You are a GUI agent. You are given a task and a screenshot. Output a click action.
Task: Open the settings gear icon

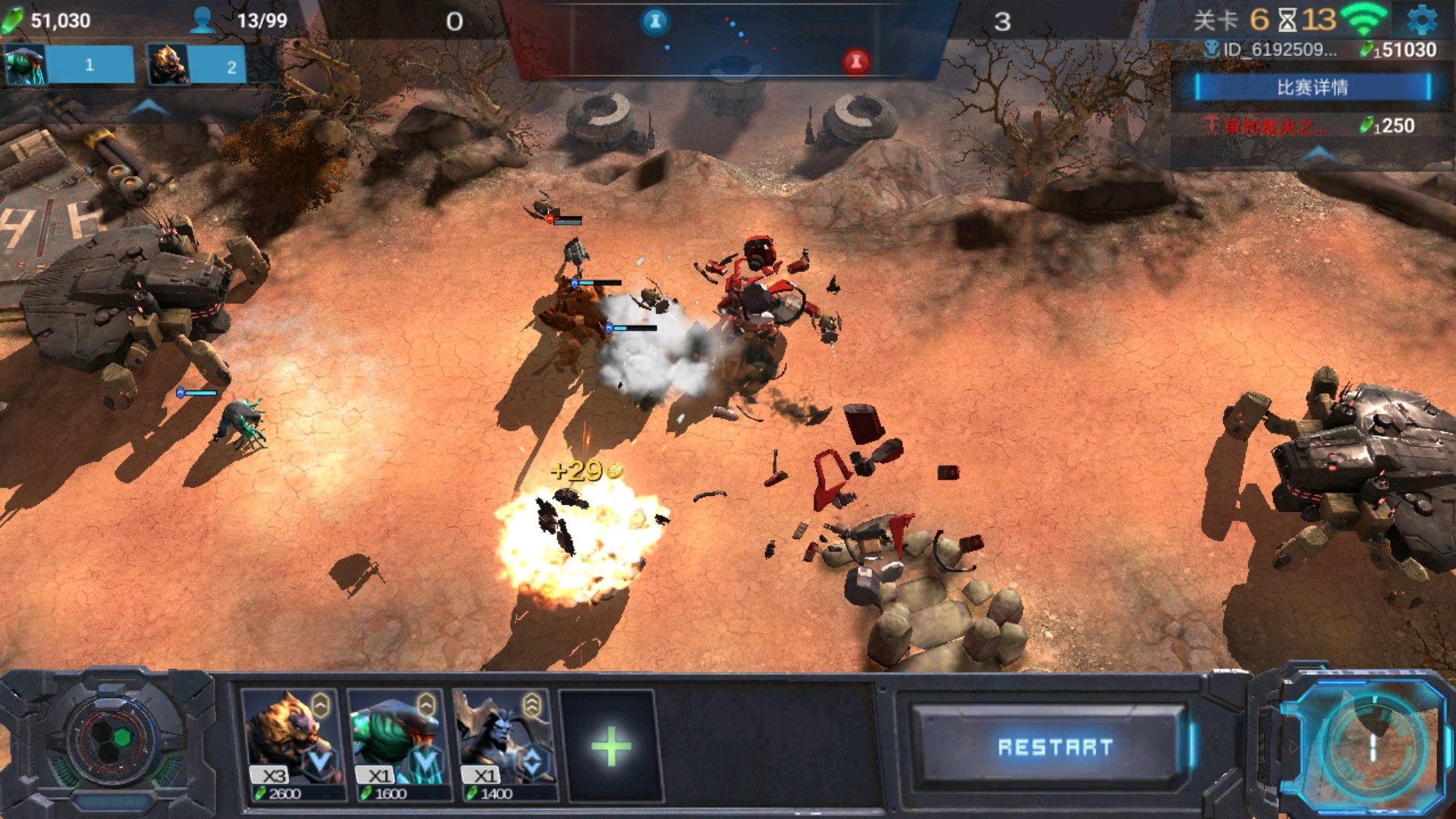[x=1422, y=20]
